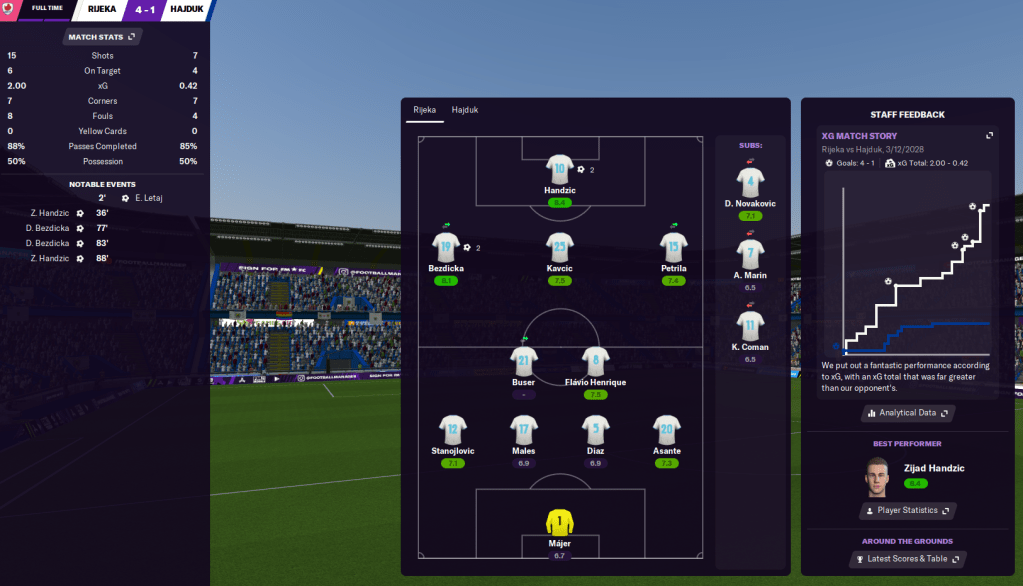This screenshot has width=1023, height=586.
Task: Switch to the Hajduk lineup tab
Action: pos(464,110)
